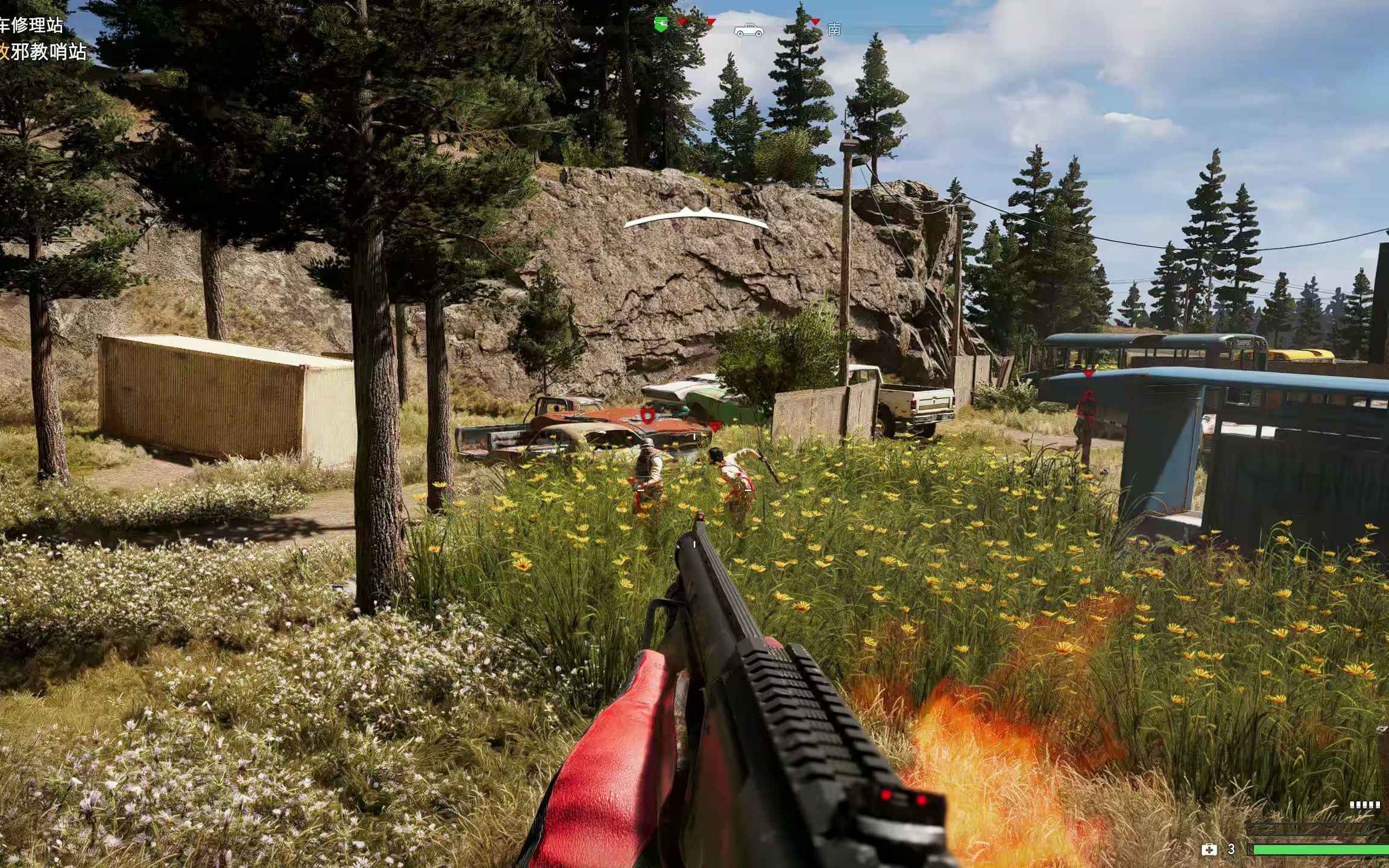
Task: Click the medkit count number 3
Action: pos(1231,848)
